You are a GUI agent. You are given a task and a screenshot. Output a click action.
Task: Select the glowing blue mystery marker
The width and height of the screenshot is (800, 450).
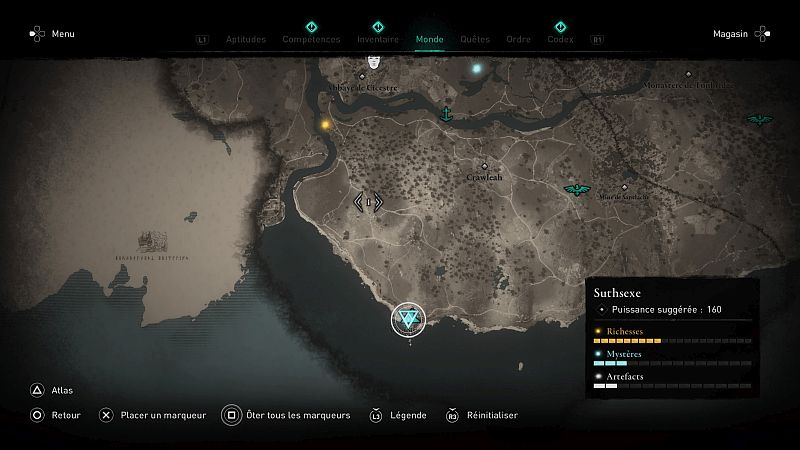pyautogui.click(x=477, y=69)
